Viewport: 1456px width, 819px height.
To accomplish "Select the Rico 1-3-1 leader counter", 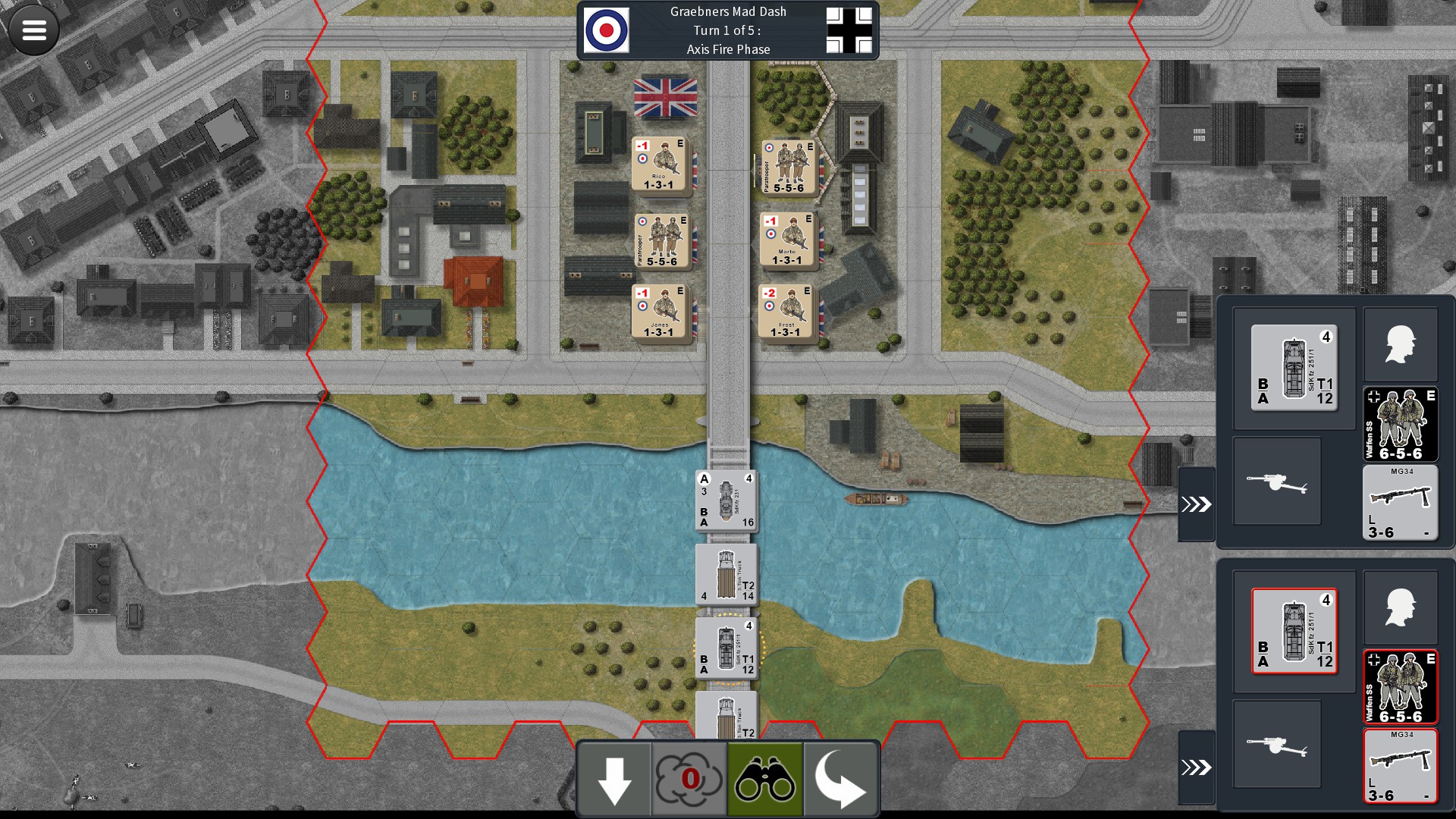I will click(659, 165).
